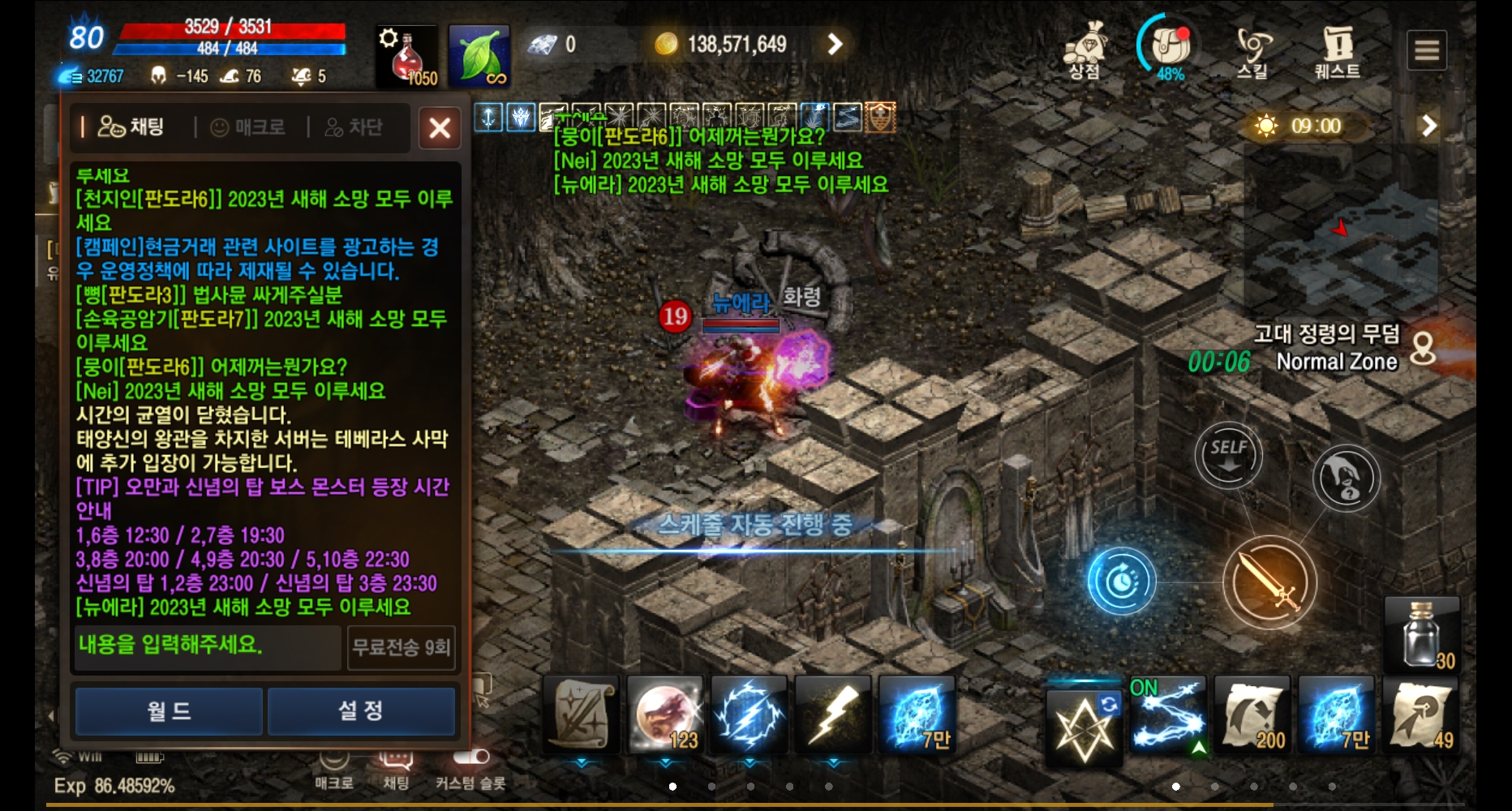Use the empty glass bottle item slot
Screen dimensions: 1512x811
coord(1422,634)
